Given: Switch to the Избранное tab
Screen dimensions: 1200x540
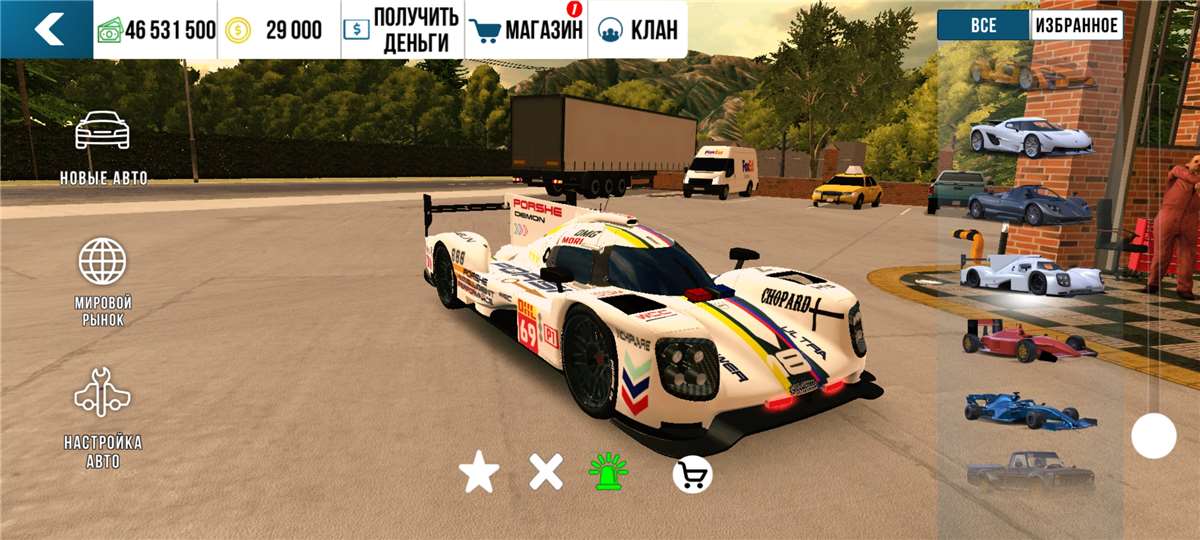Looking at the screenshot, I should (1077, 25).
